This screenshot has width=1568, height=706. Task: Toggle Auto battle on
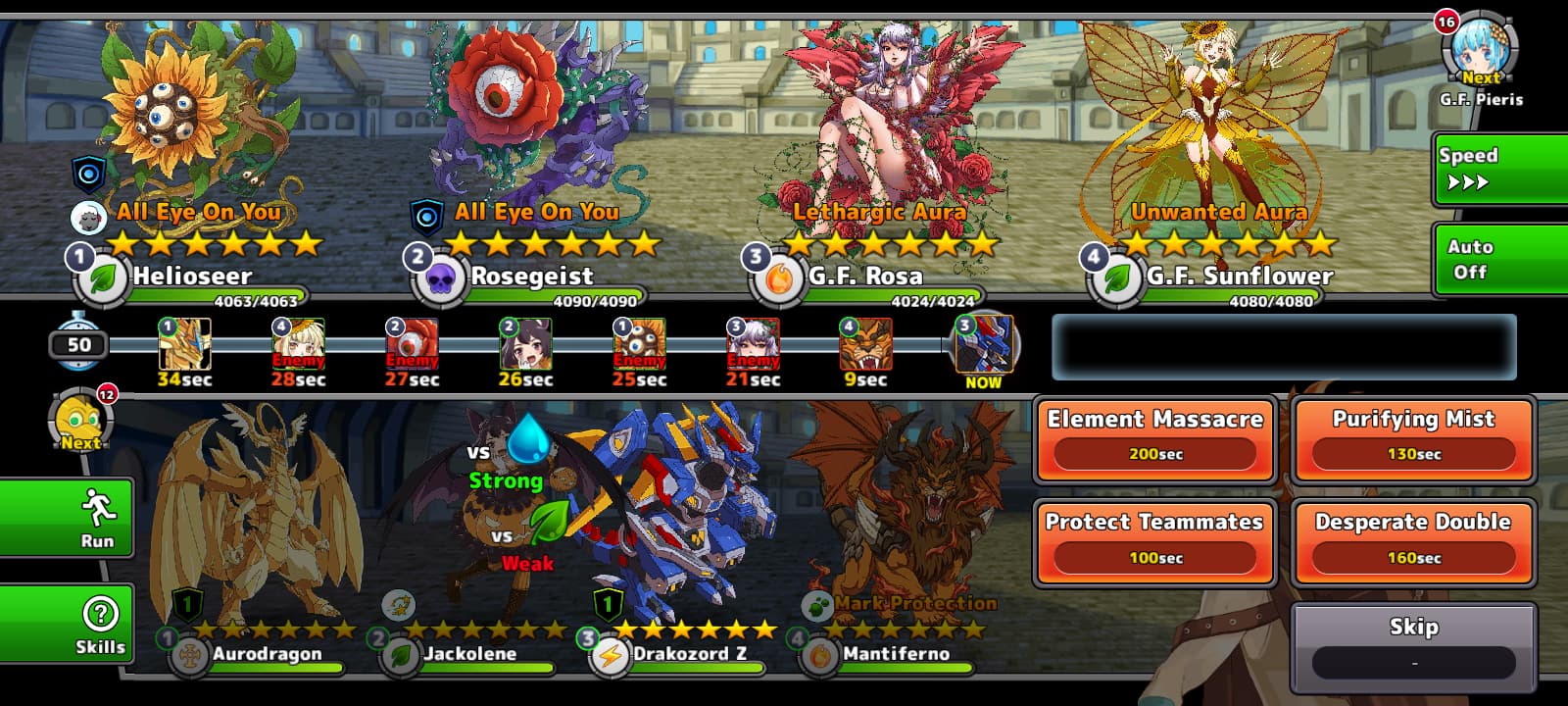1499,259
